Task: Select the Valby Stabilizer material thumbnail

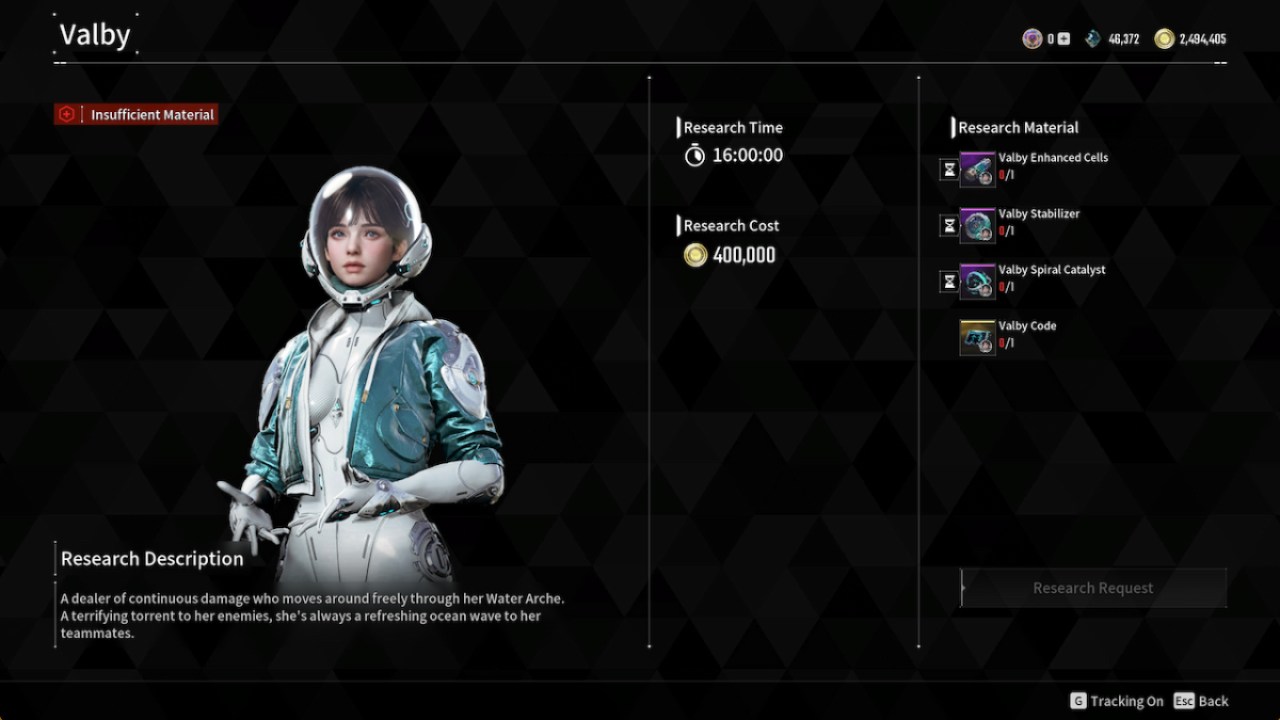Action: click(x=977, y=224)
